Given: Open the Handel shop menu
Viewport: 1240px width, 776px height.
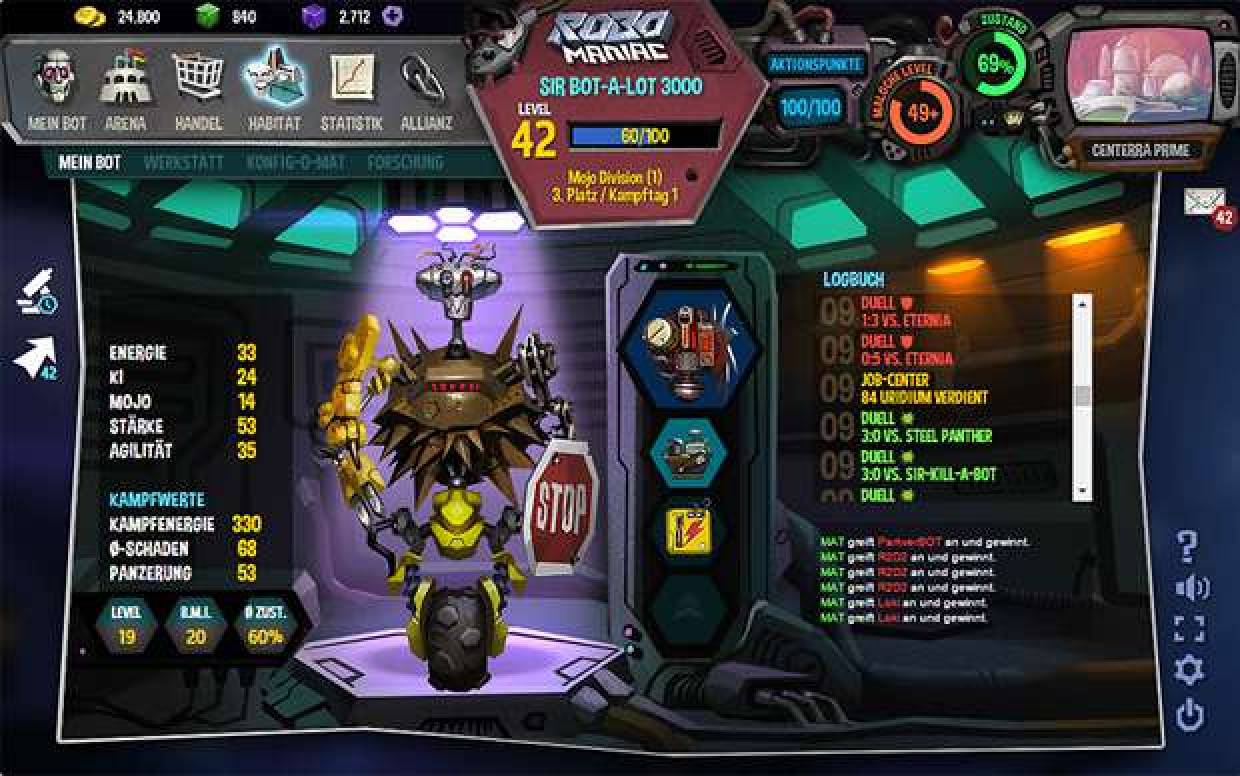Looking at the screenshot, I should click(x=197, y=90).
